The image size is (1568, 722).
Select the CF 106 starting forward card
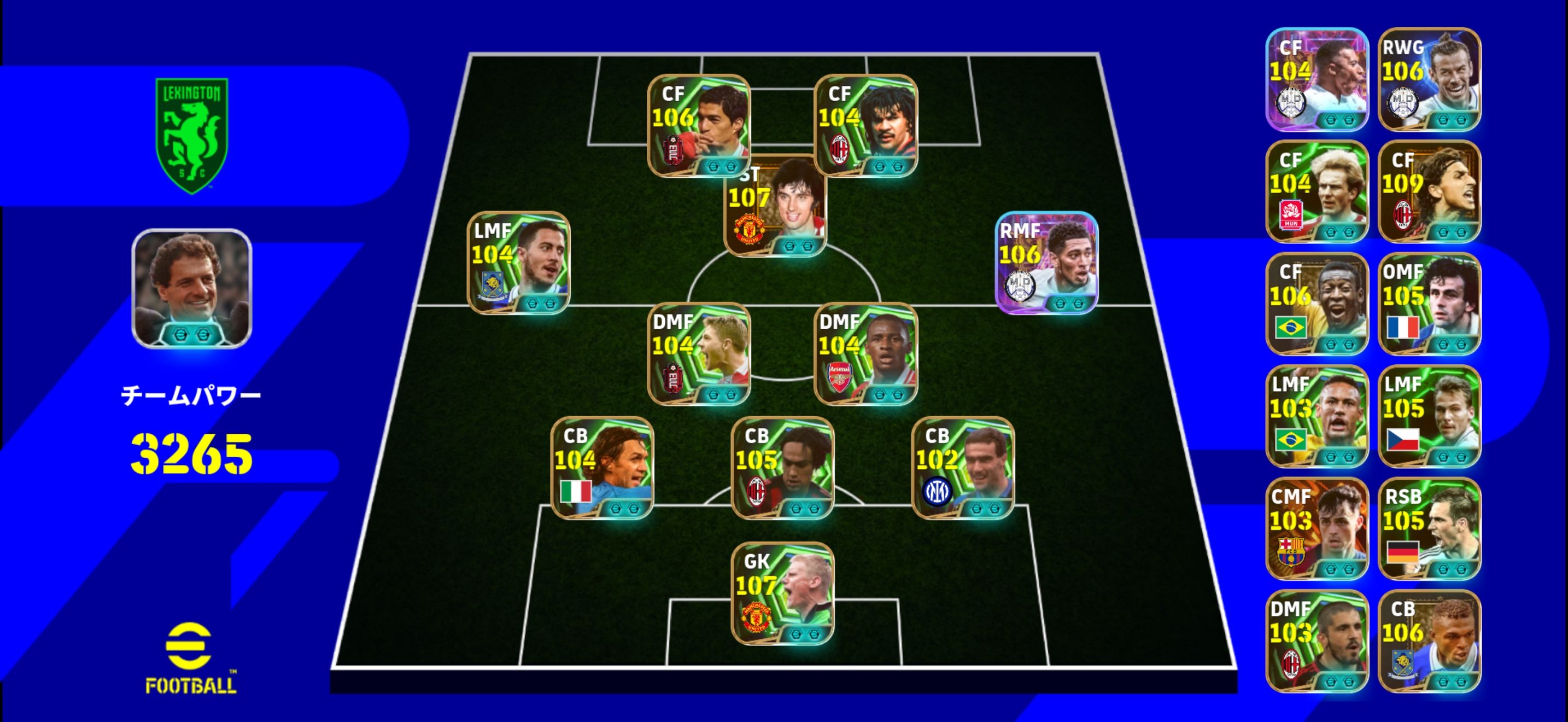[x=699, y=125]
